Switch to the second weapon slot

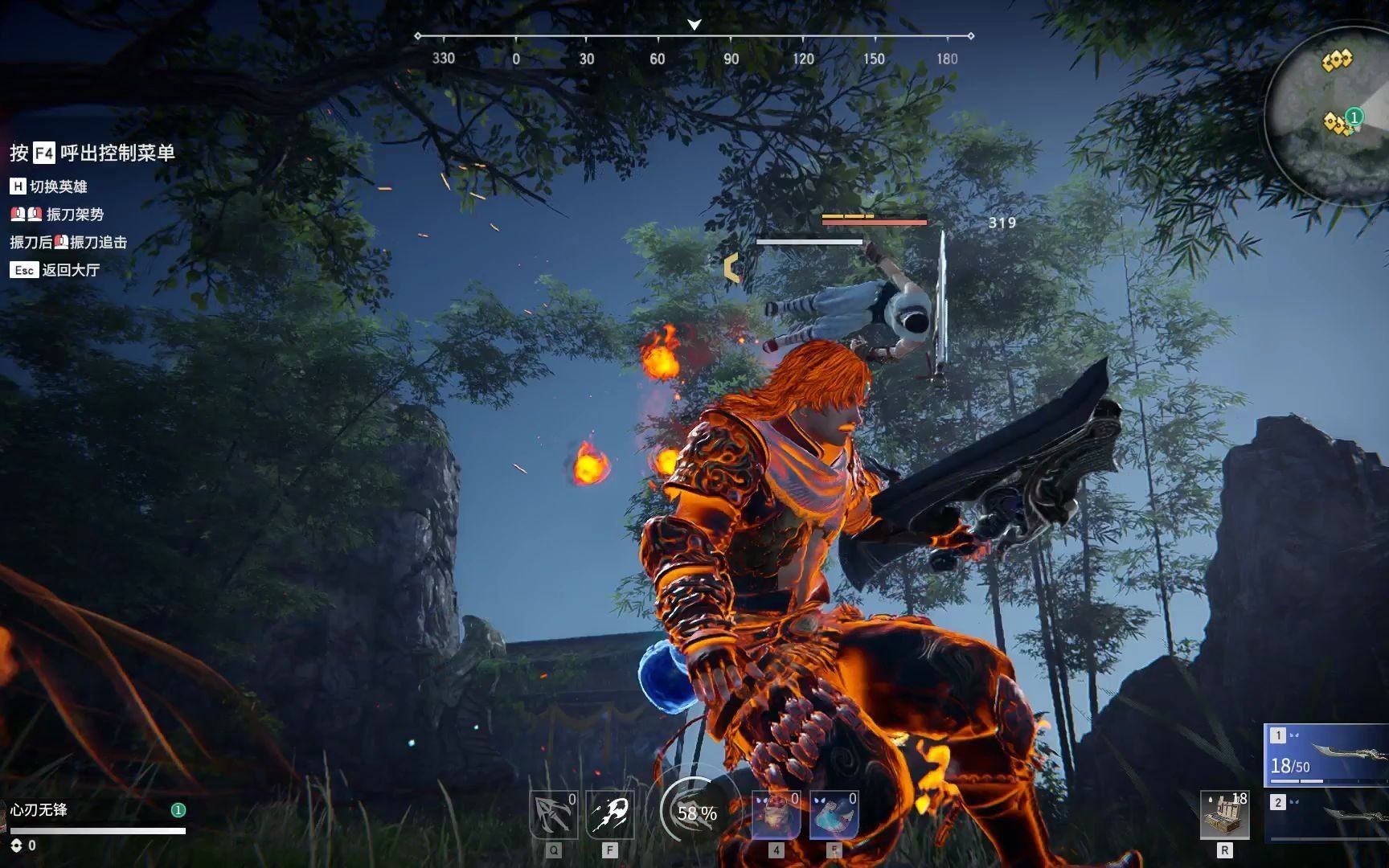point(1328,816)
